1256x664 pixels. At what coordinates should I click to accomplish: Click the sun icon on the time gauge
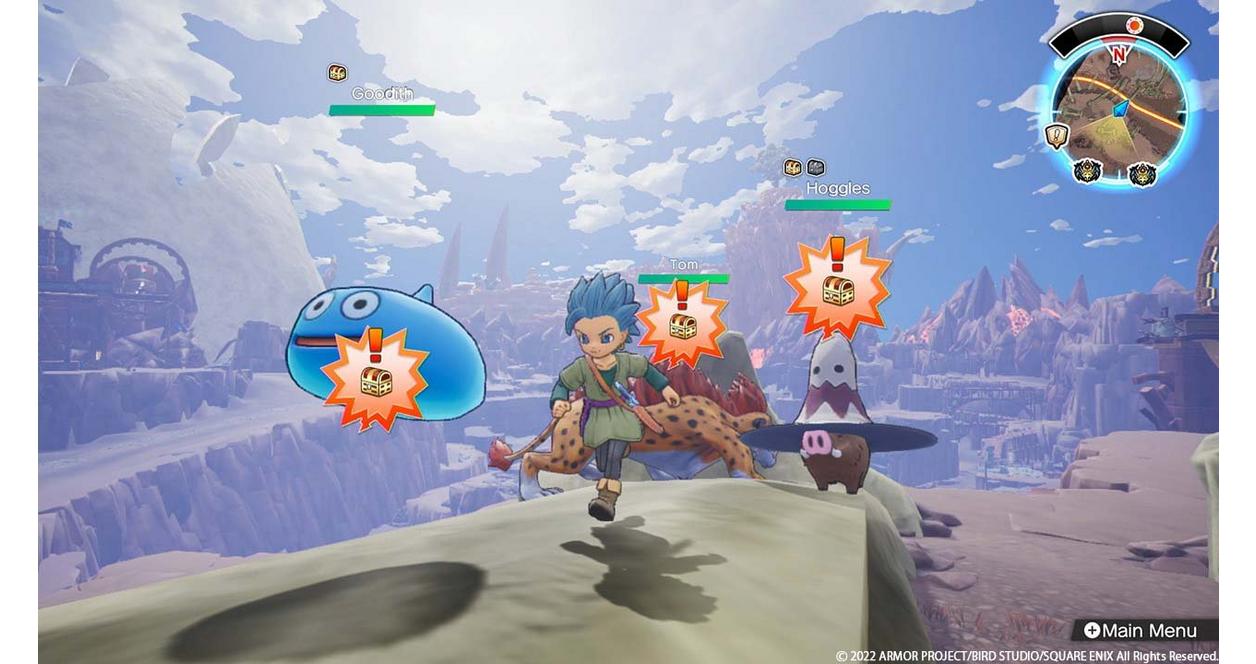(x=1135, y=25)
